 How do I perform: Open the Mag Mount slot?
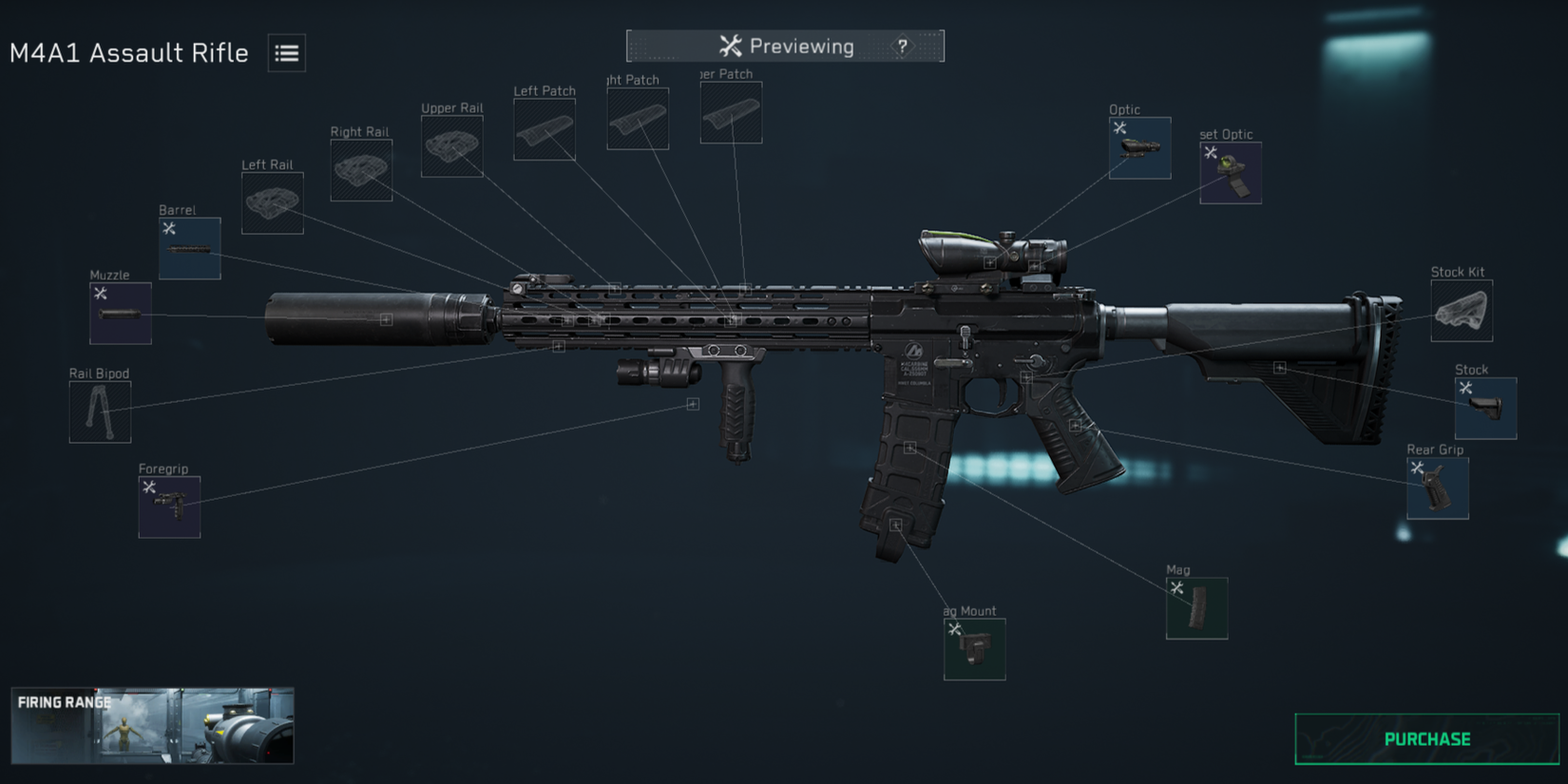point(973,650)
